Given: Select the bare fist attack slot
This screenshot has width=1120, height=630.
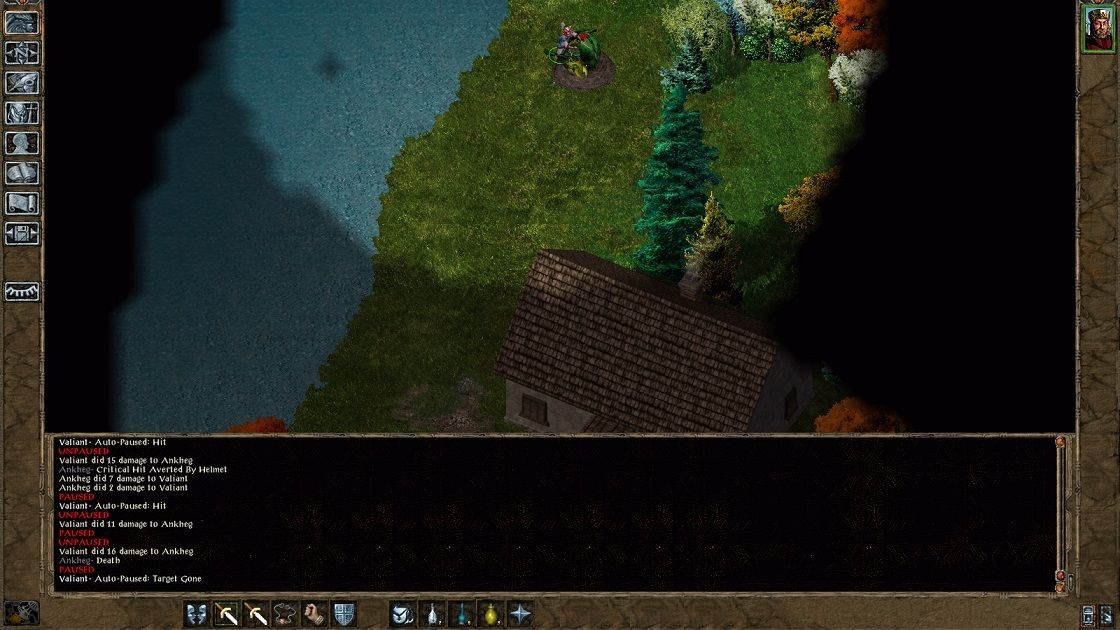Looking at the screenshot, I should (315, 613).
